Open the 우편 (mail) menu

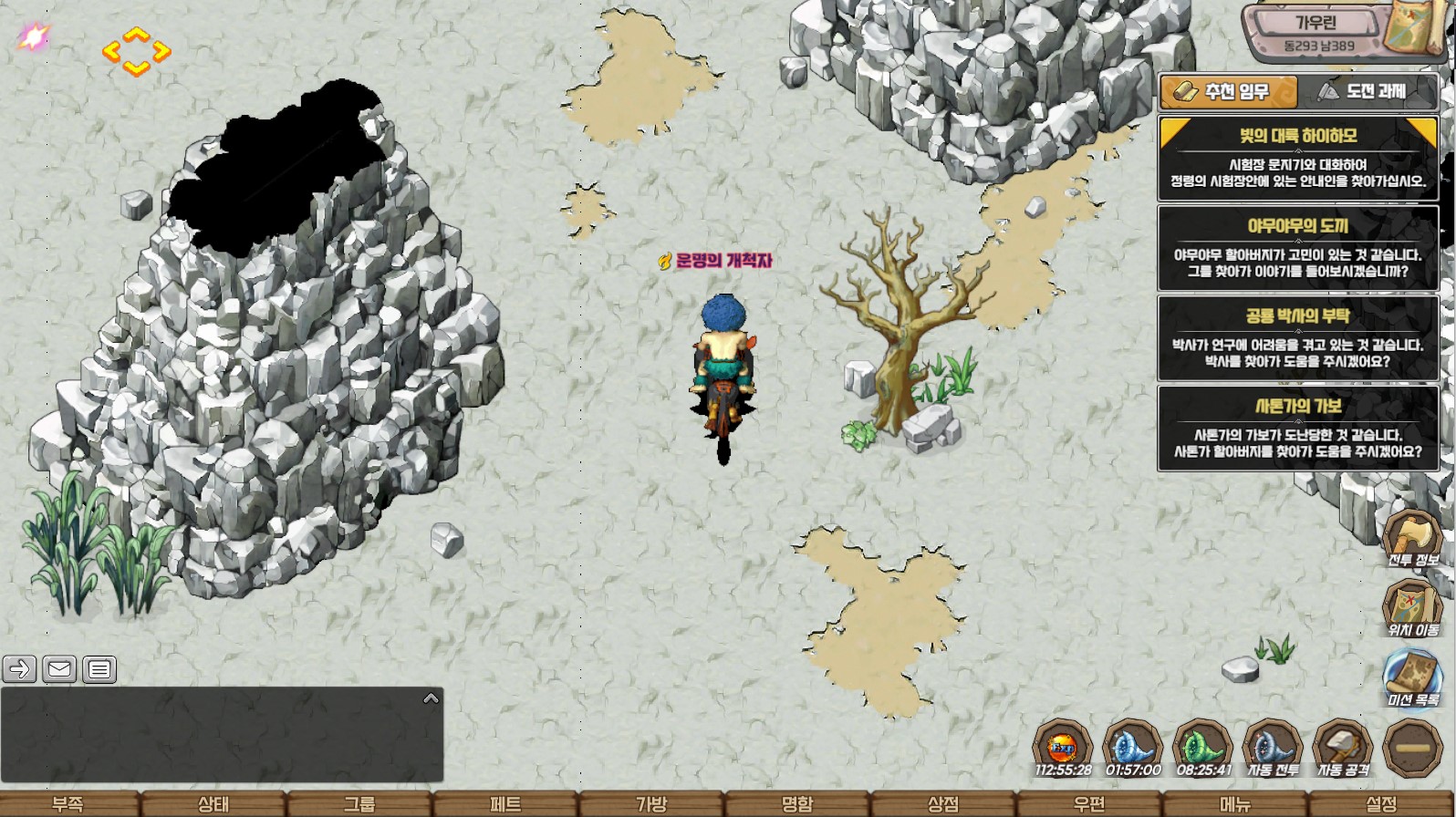(1089, 803)
